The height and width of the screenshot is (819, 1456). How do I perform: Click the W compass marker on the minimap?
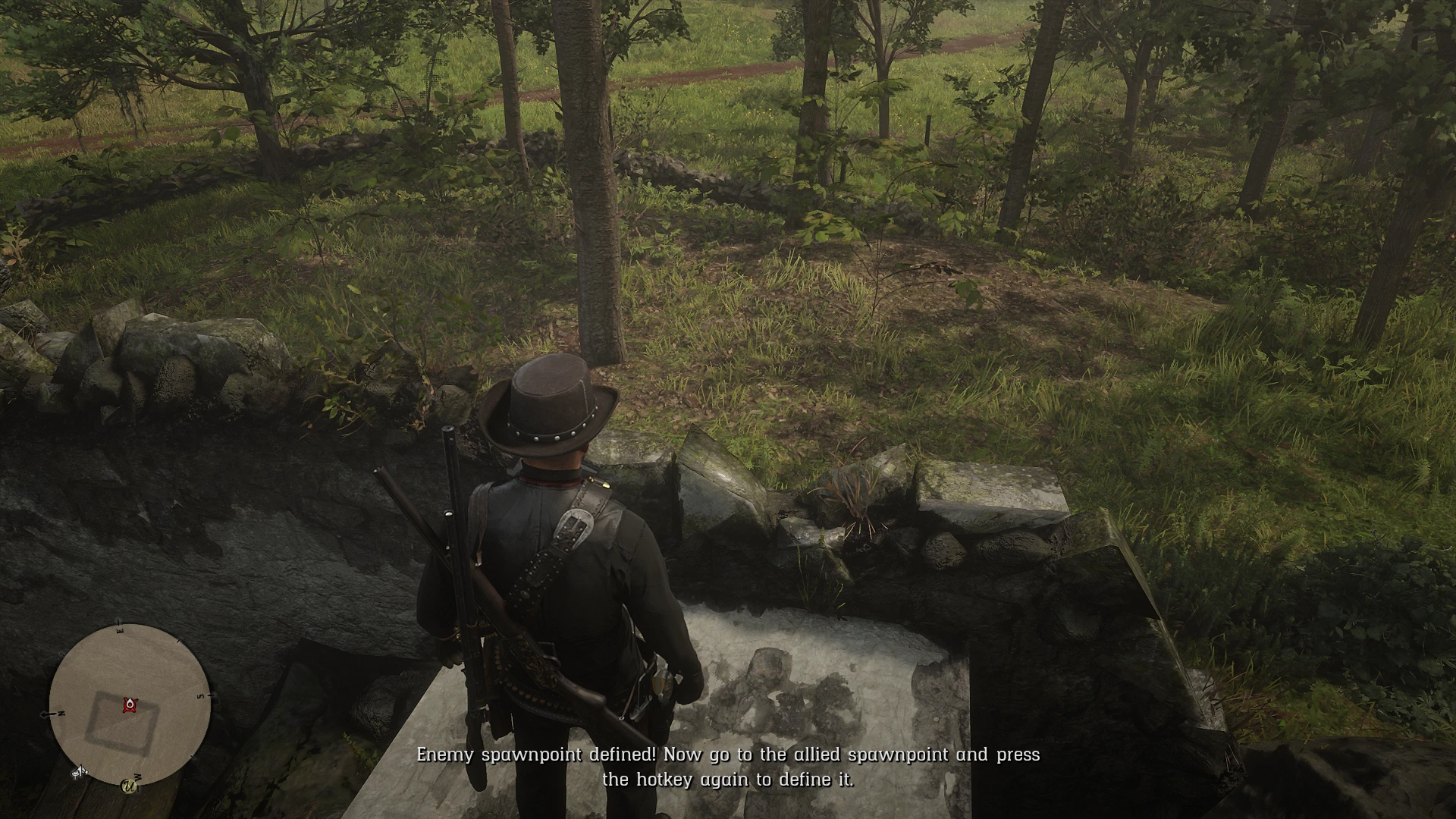(x=138, y=775)
